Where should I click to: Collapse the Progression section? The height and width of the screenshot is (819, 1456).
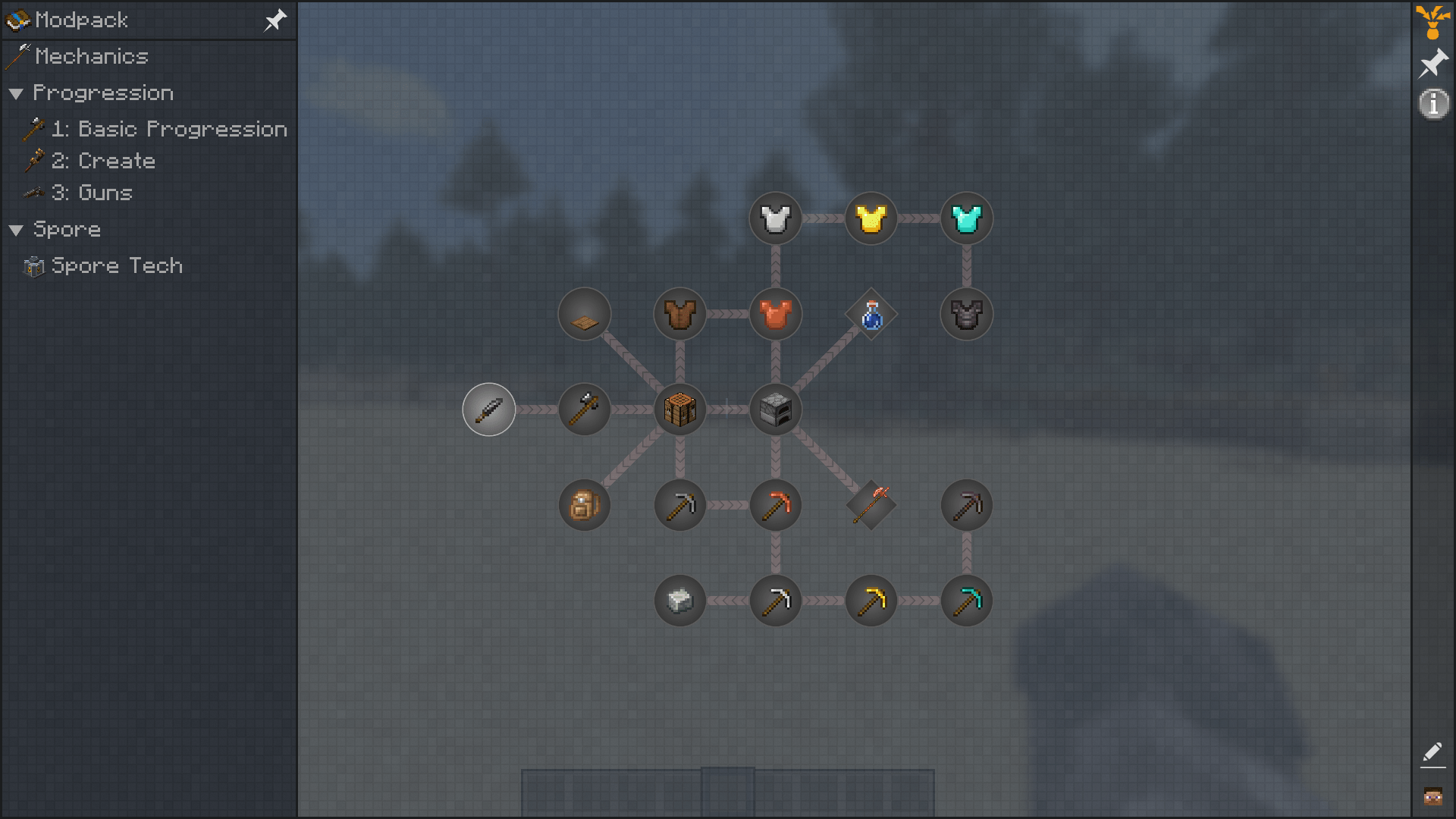(17, 93)
